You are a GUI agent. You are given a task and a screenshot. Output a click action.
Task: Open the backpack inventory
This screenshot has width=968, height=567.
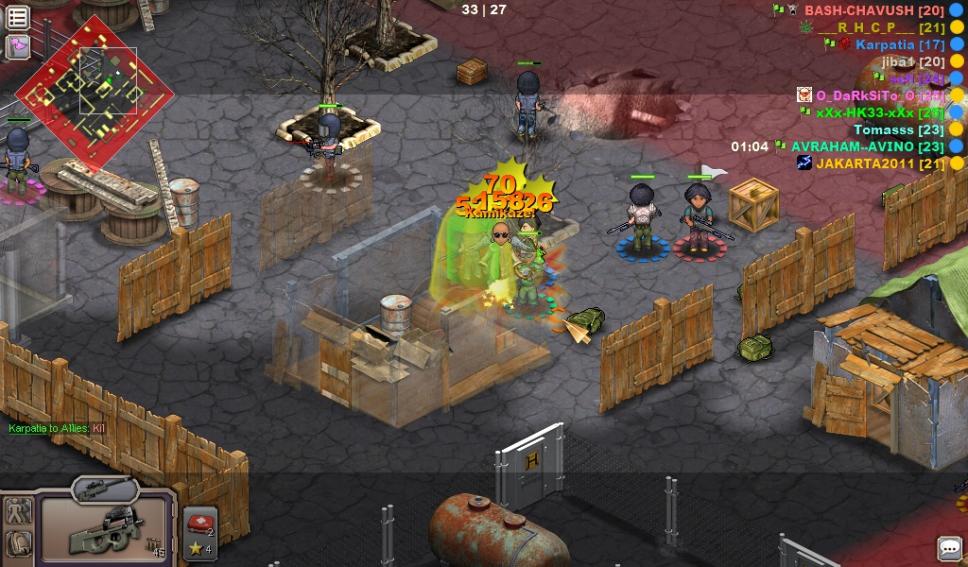pos(18,544)
